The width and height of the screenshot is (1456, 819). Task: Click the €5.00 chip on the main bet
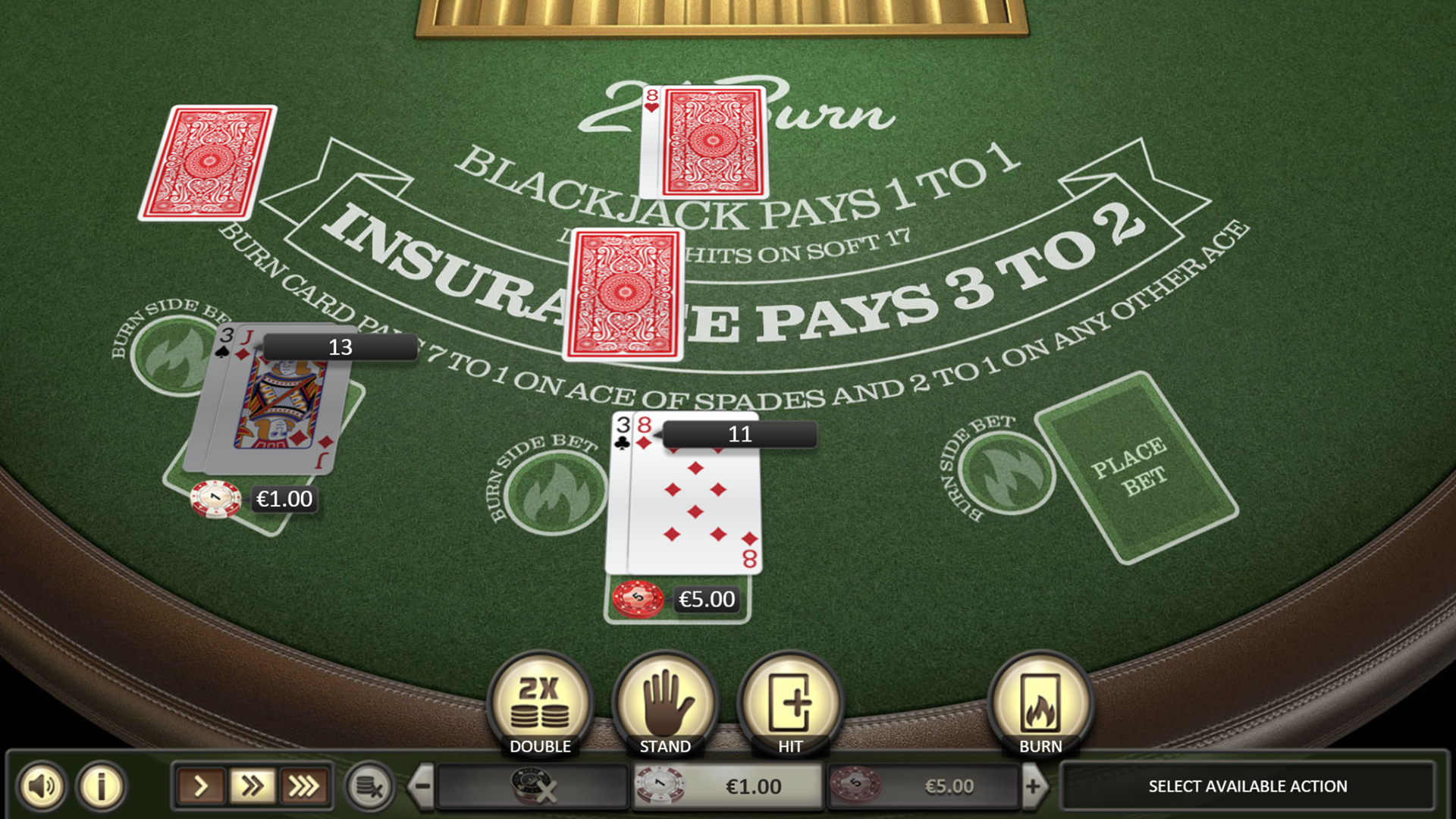click(639, 599)
